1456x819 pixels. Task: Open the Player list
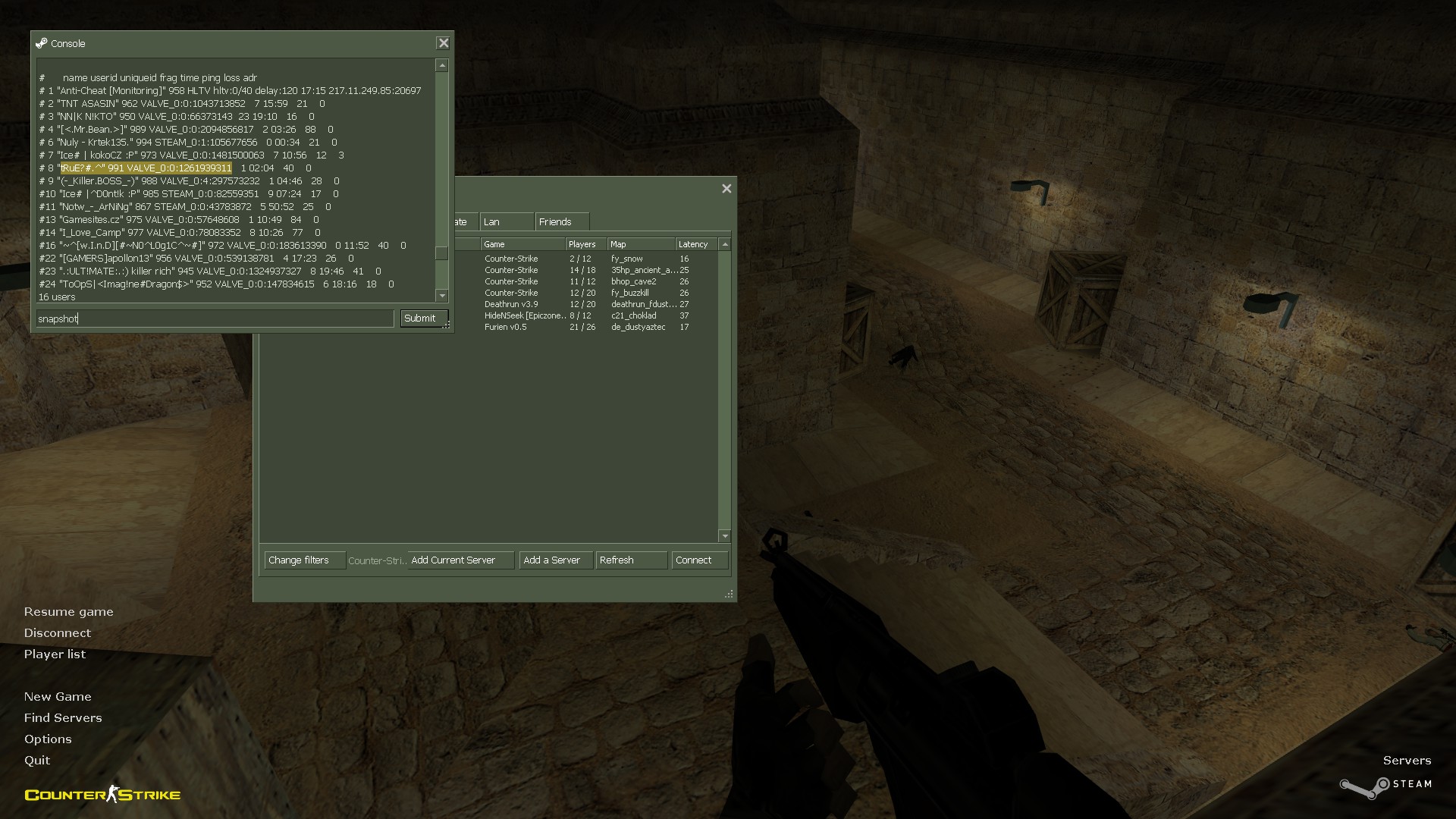click(55, 654)
